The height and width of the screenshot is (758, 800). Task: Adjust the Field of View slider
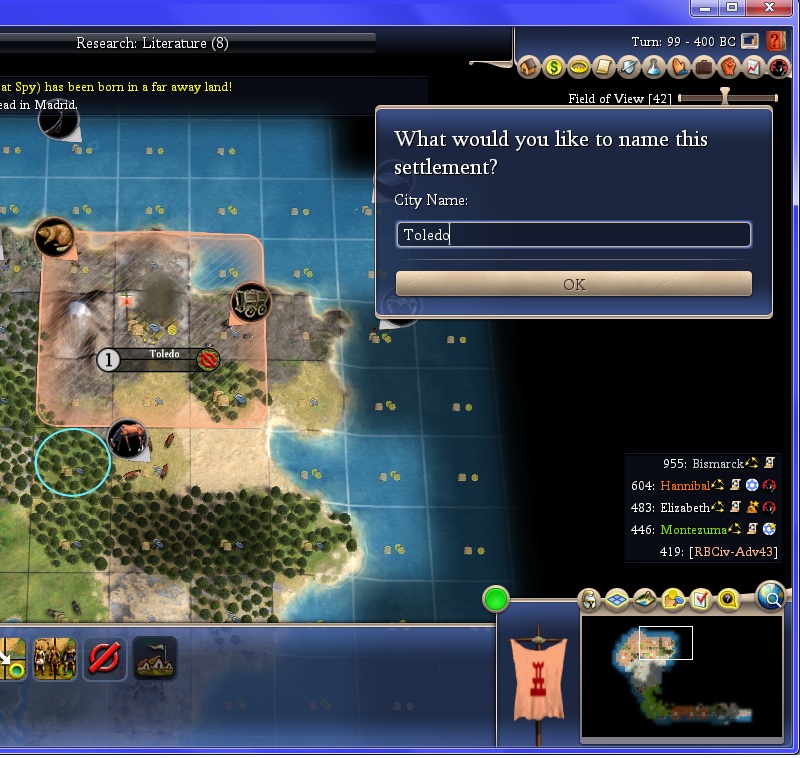[x=726, y=97]
